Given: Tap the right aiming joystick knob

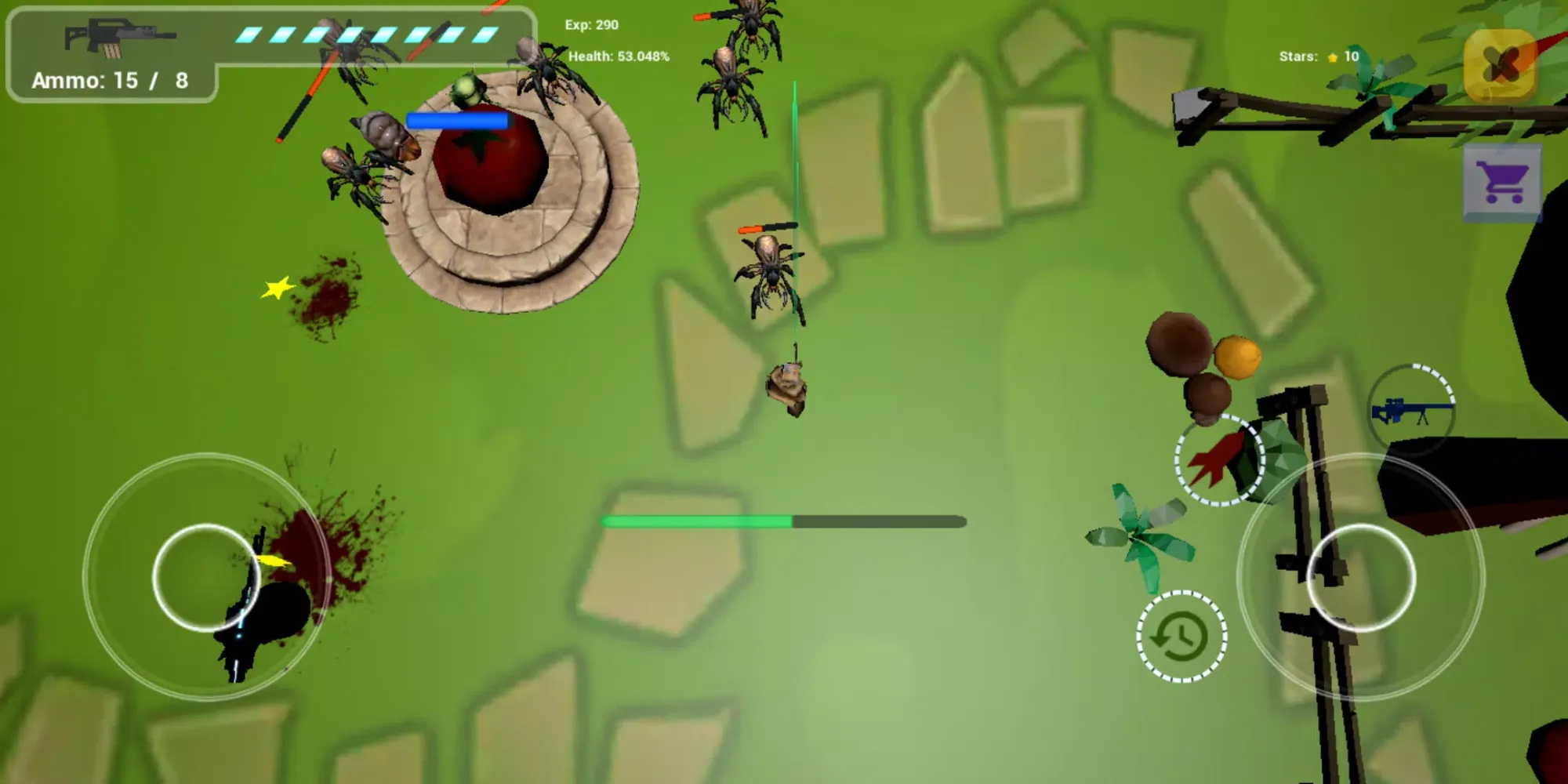Looking at the screenshot, I should tap(1361, 578).
